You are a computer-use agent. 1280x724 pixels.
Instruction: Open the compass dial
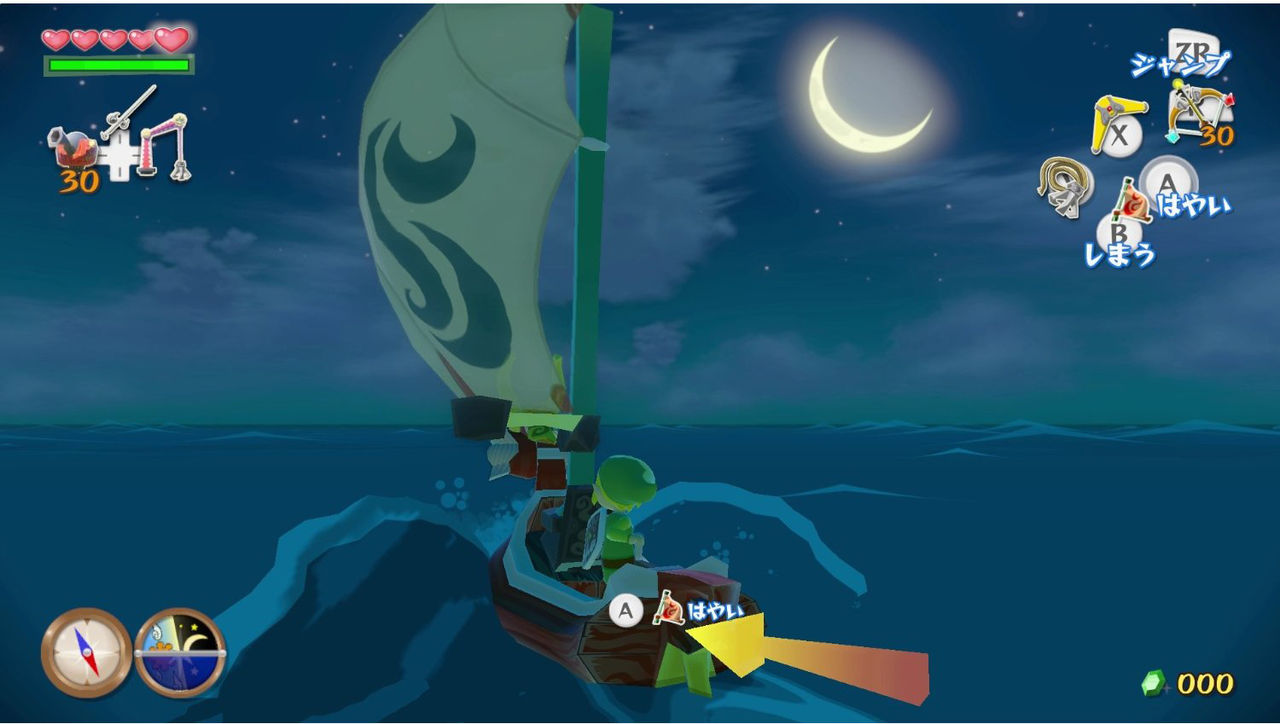(87, 653)
